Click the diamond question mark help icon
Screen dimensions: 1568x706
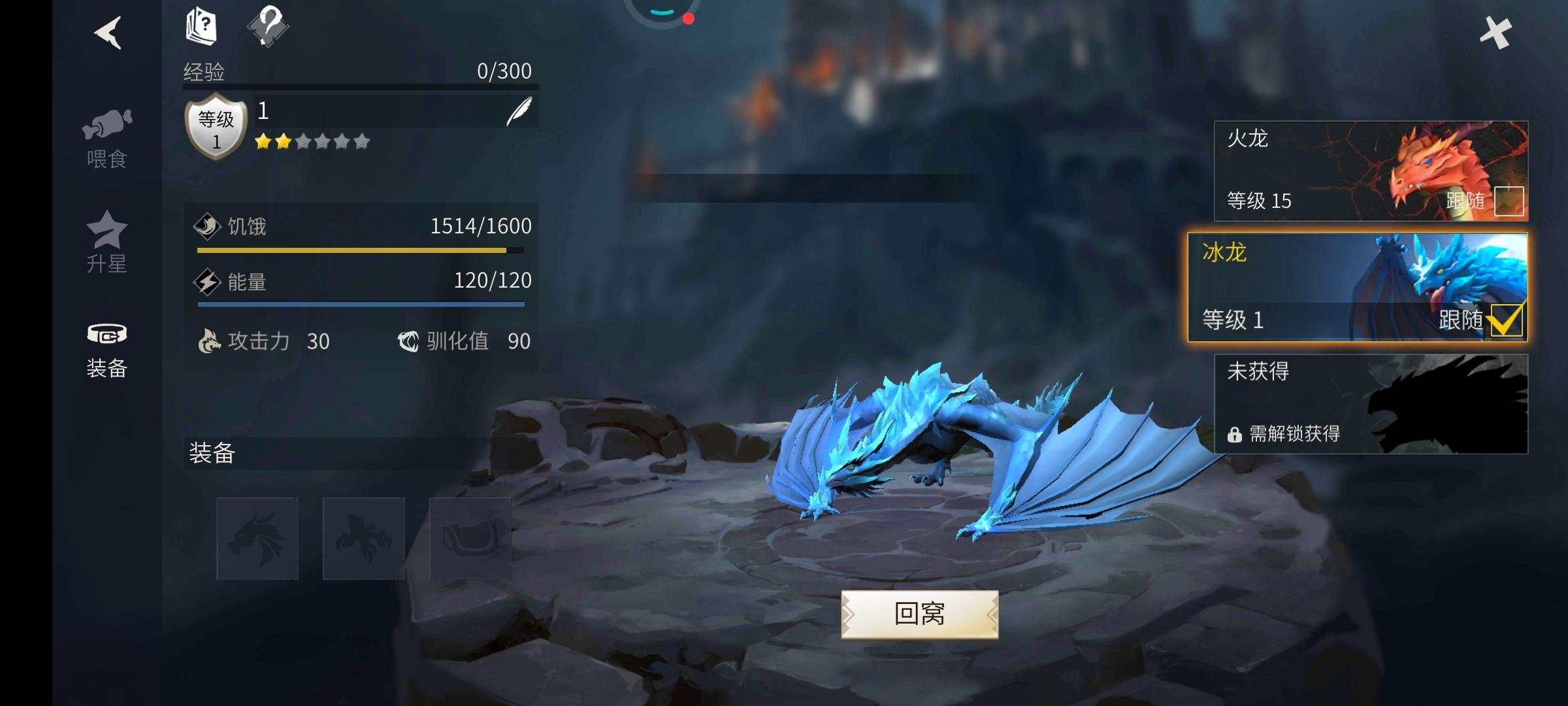tap(269, 27)
